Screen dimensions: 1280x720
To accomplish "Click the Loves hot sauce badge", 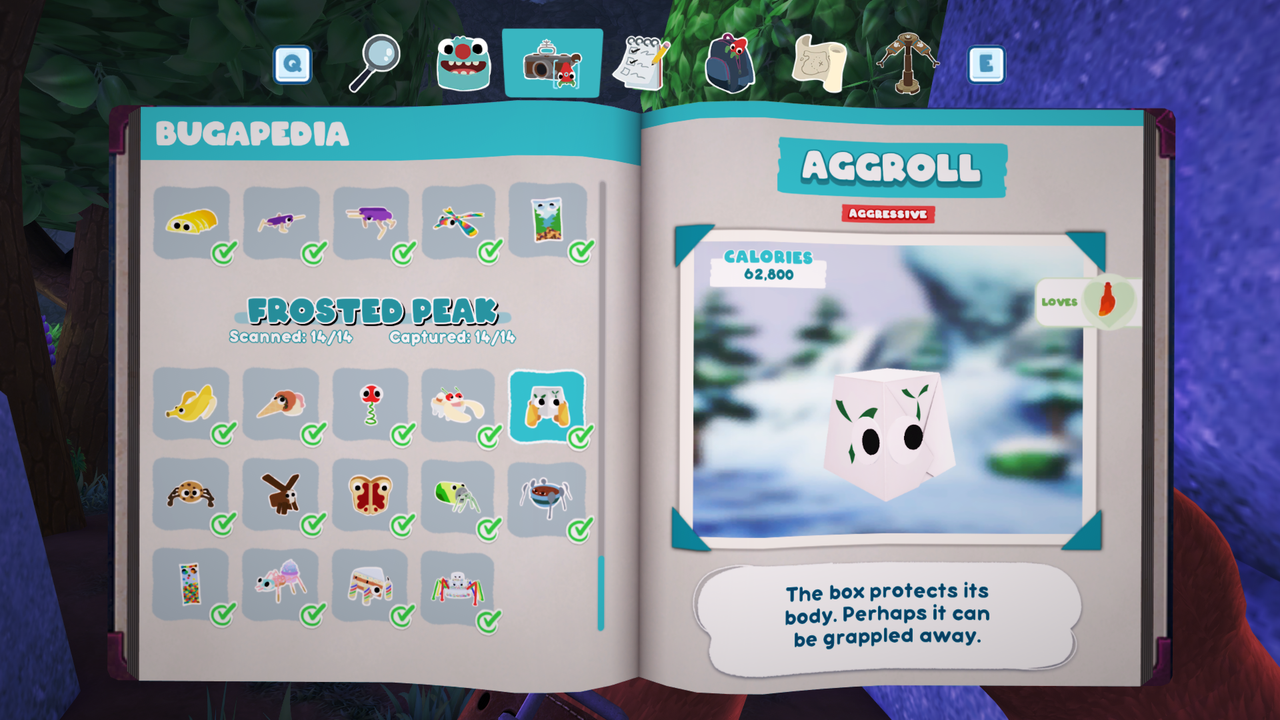I will click(1088, 301).
